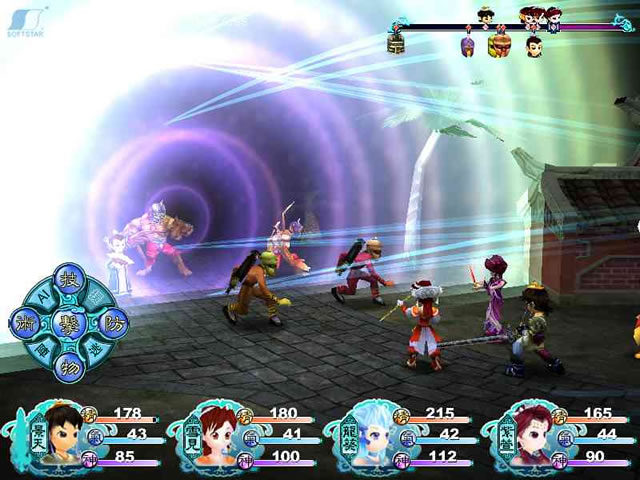Viewport: 640px width, 480px height.
Task: Choose the 技 skill command
Action: [69, 279]
